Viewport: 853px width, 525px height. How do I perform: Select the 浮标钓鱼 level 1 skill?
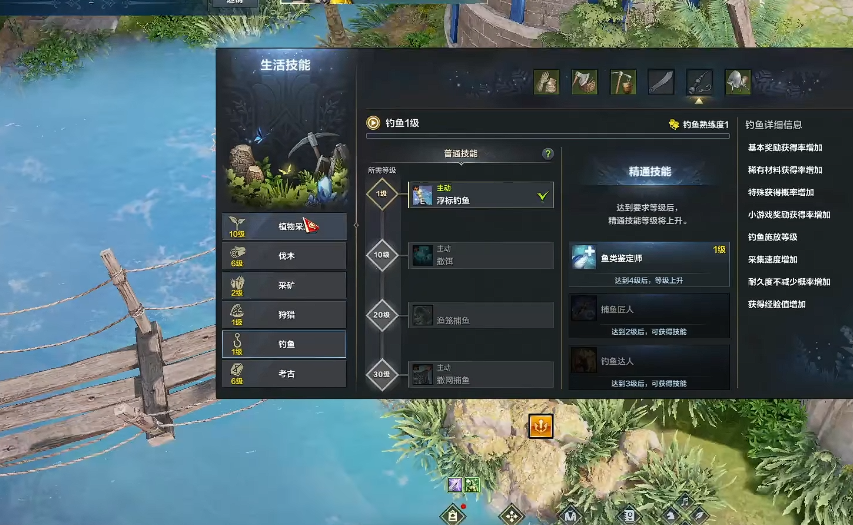click(480, 195)
